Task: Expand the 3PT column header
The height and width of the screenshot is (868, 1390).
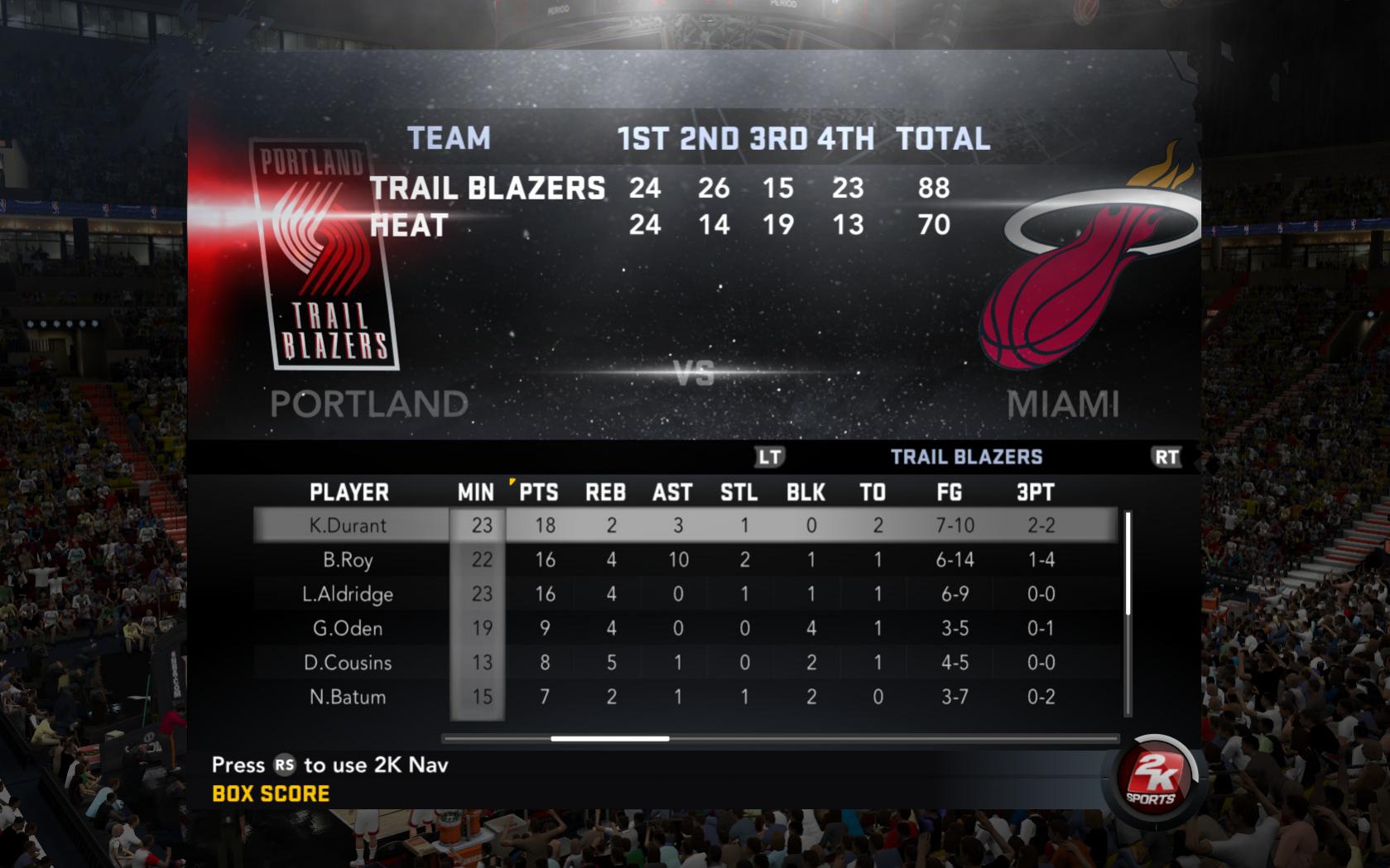Action: pos(1036,492)
